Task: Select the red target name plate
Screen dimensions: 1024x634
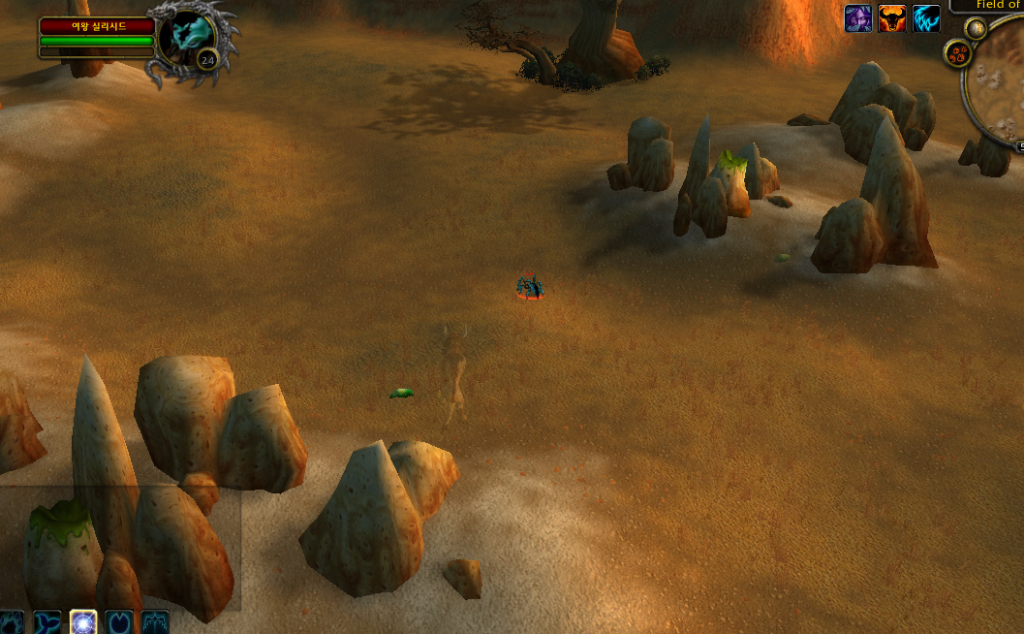Action: (x=97, y=26)
